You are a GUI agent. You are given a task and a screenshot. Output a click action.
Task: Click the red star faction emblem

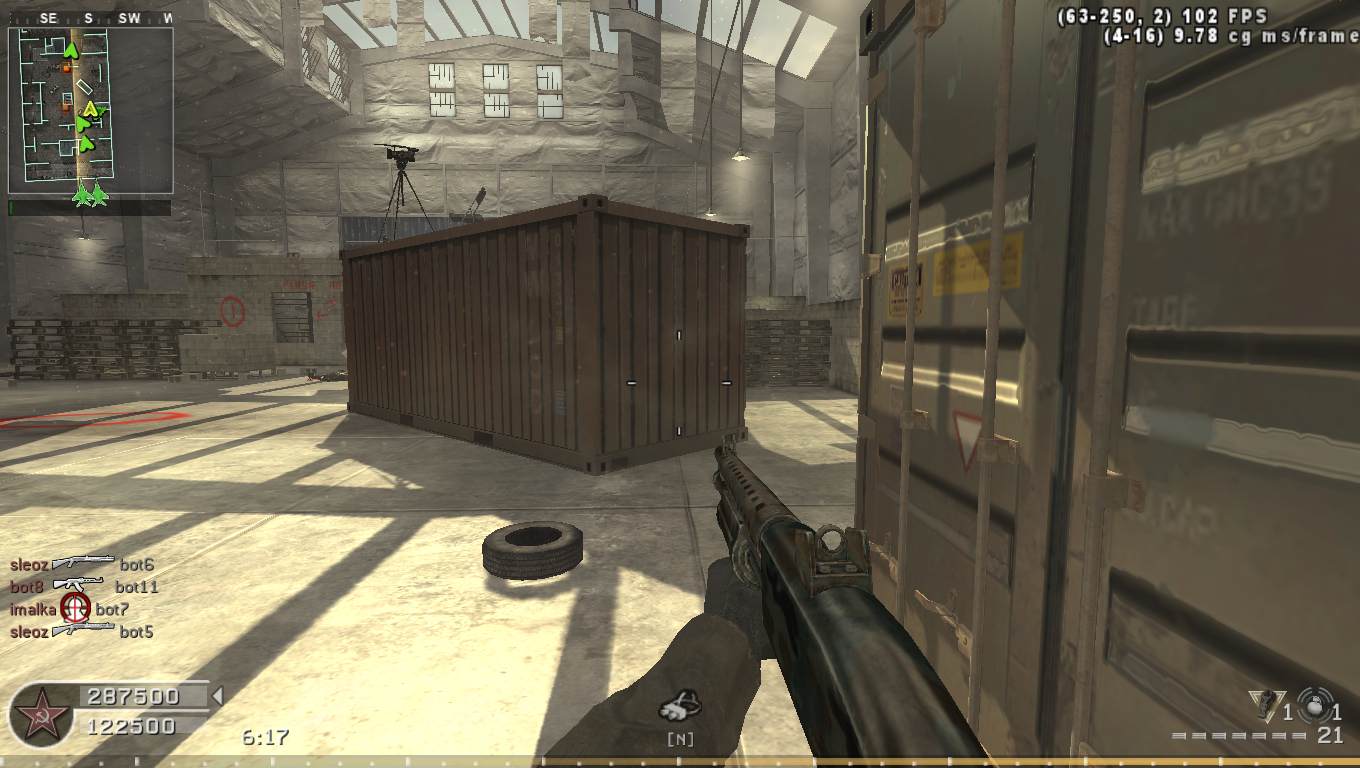pyautogui.click(x=41, y=716)
